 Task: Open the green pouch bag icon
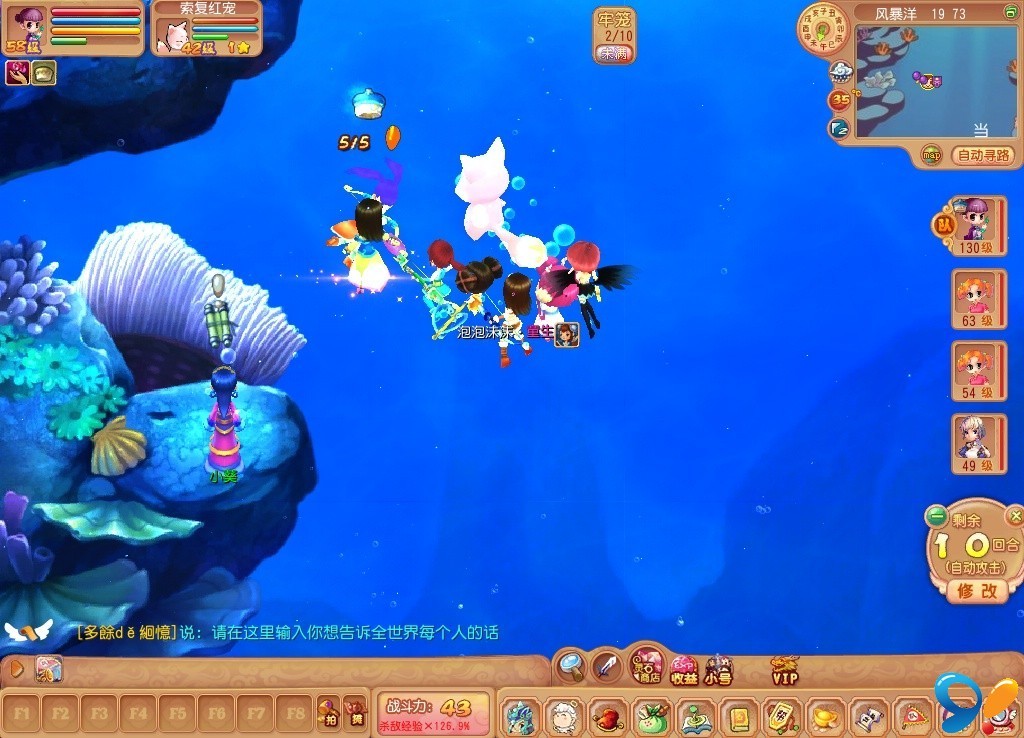pos(651,717)
